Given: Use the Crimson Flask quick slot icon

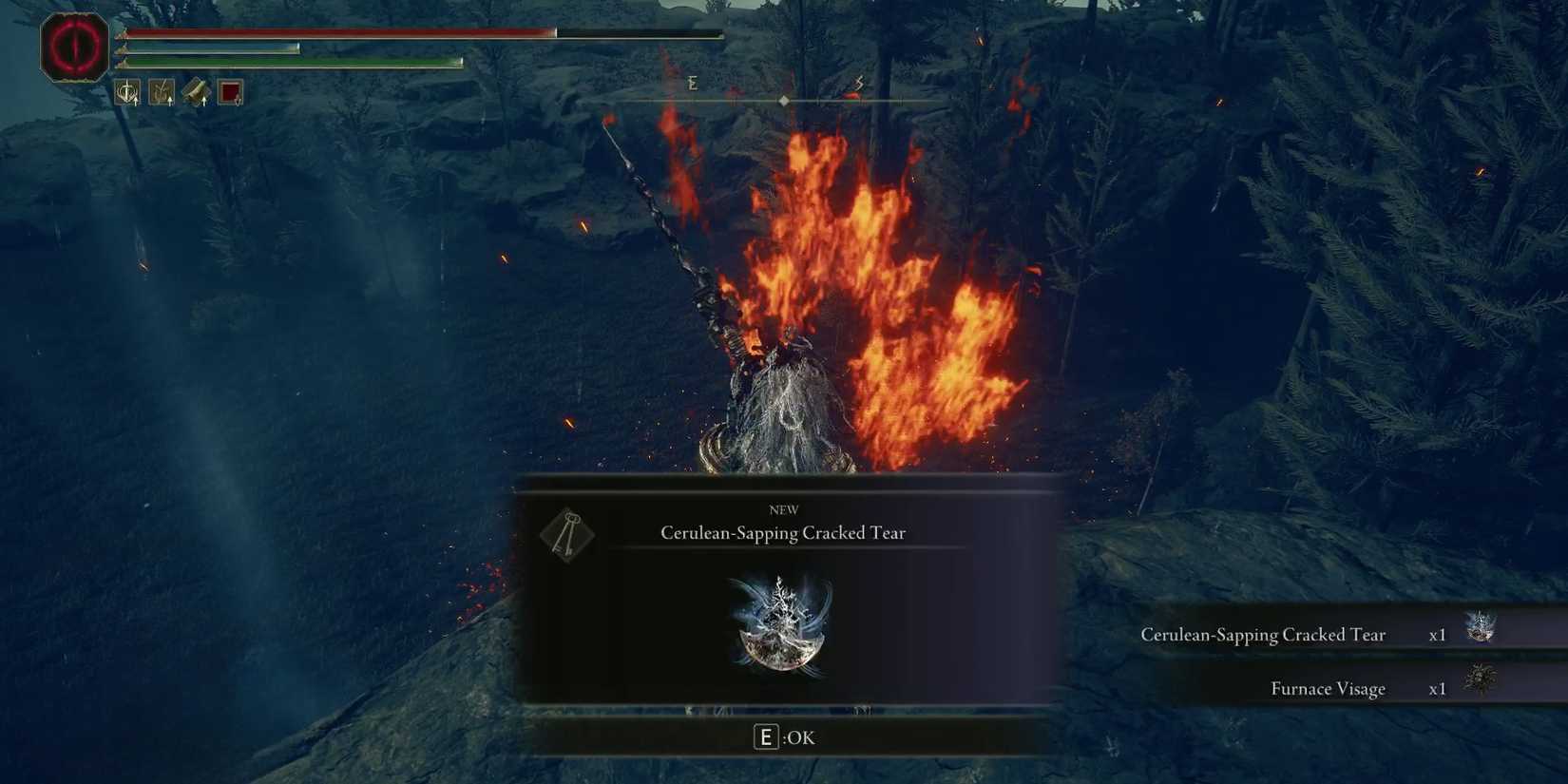Looking at the screenshot, I should [228, 91].
